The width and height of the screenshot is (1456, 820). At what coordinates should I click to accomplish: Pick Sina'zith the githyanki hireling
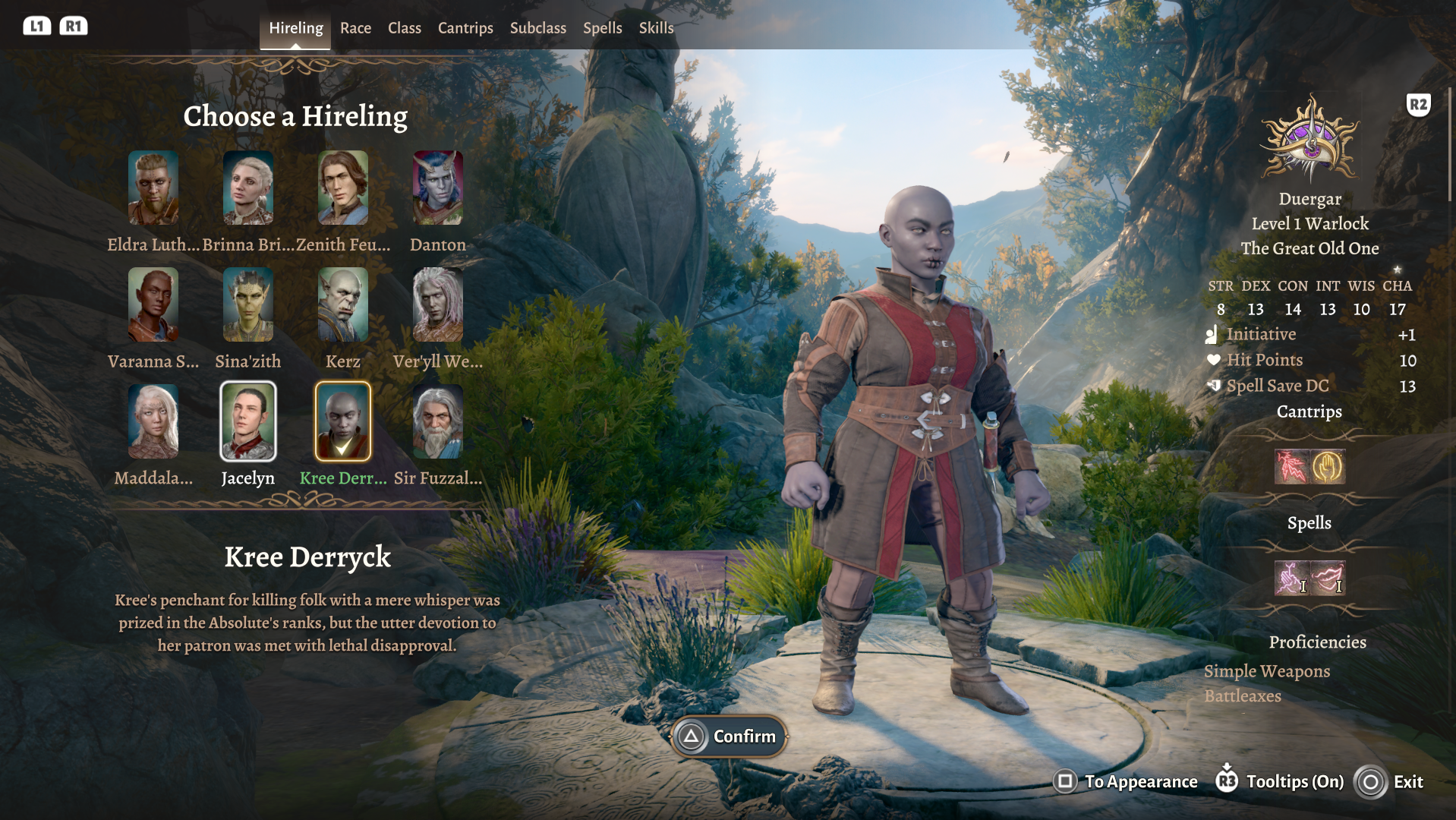tap(248, 304)
